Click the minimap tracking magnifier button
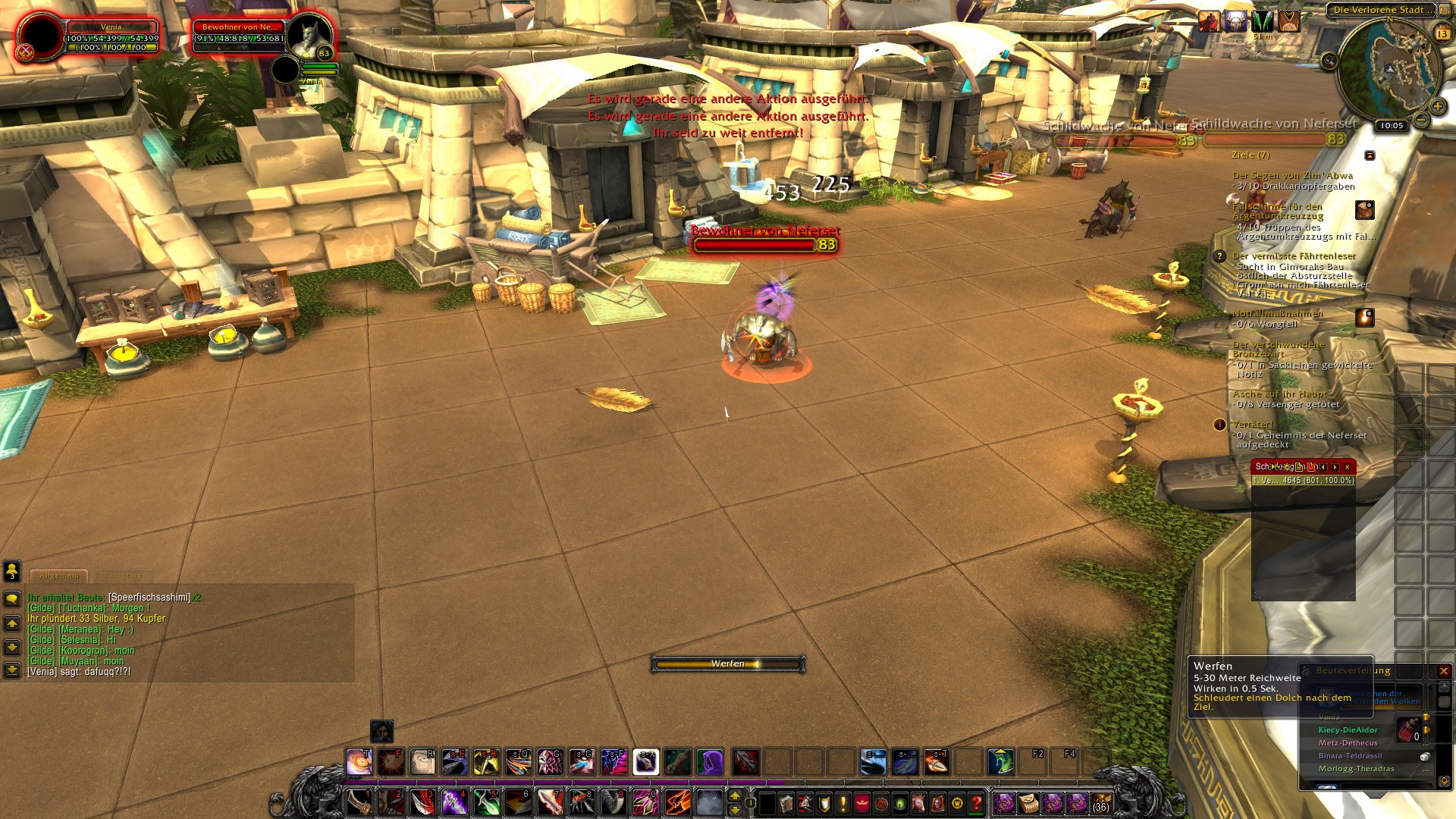Image resolution: width=1456 pixels, height=819 pixels. tap(1329, 61)
